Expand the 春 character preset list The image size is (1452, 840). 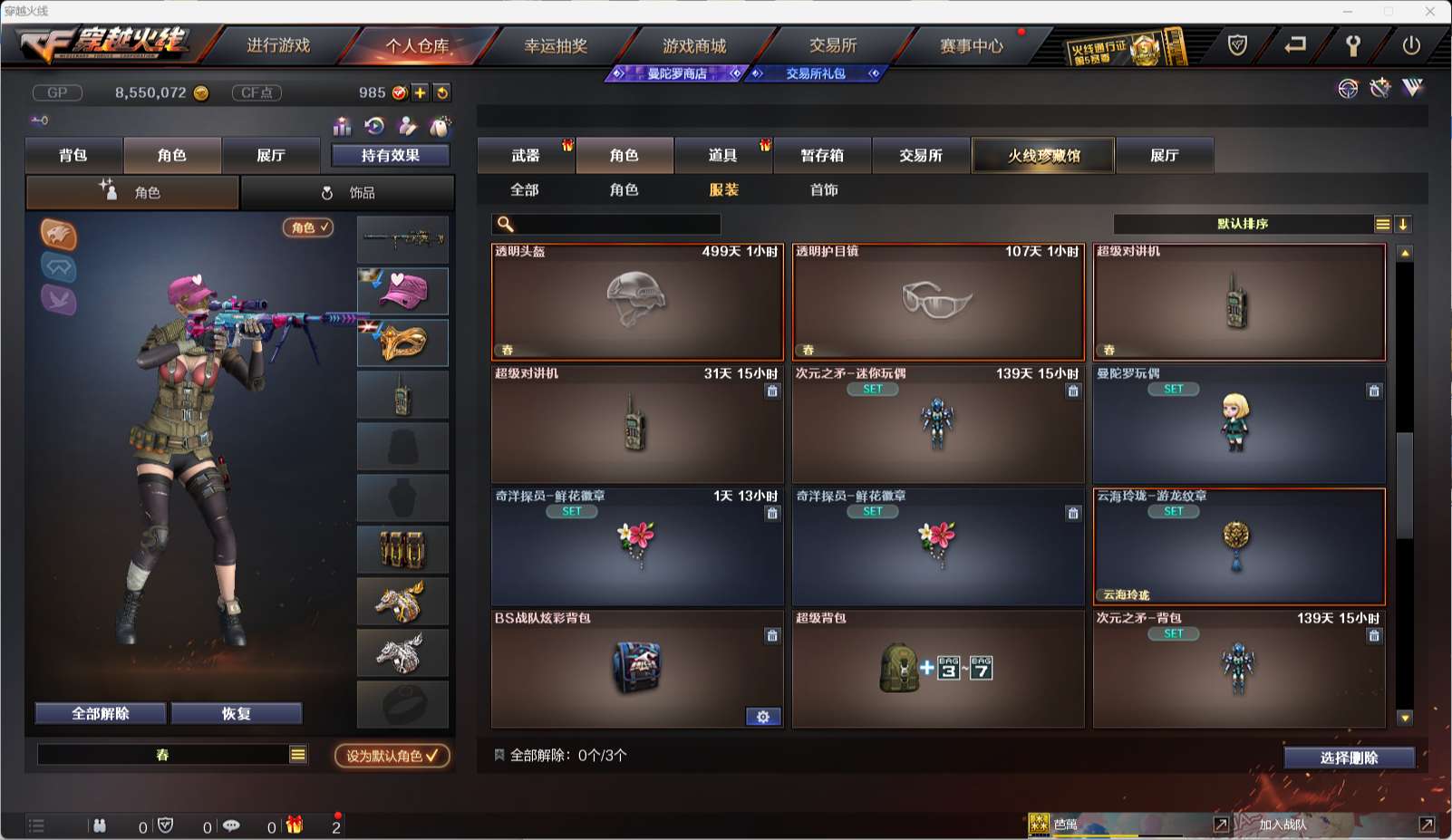coord(295,754)
